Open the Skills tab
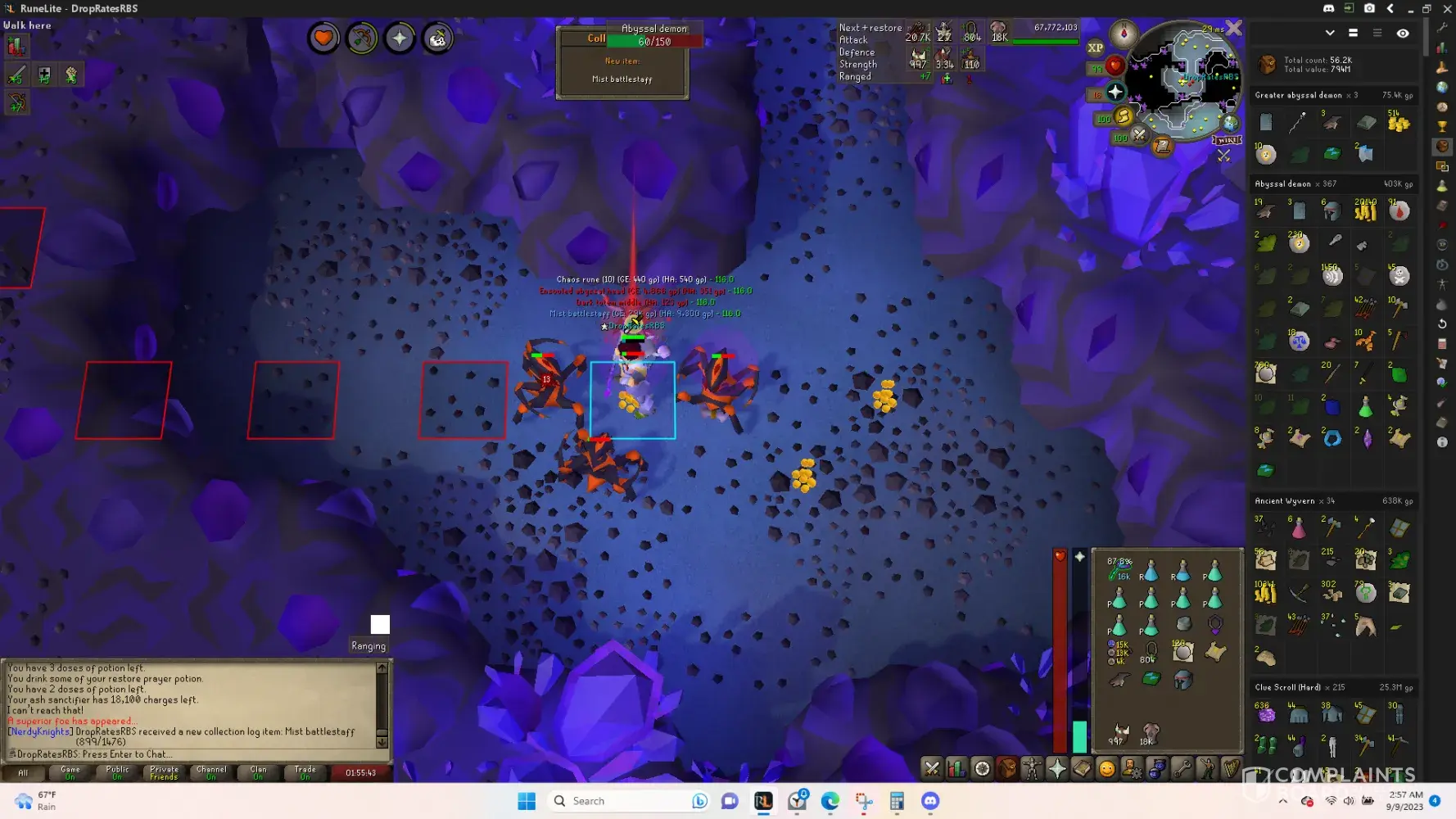The width and height of the screenshot is (1456, 819). tap(956, 768)
